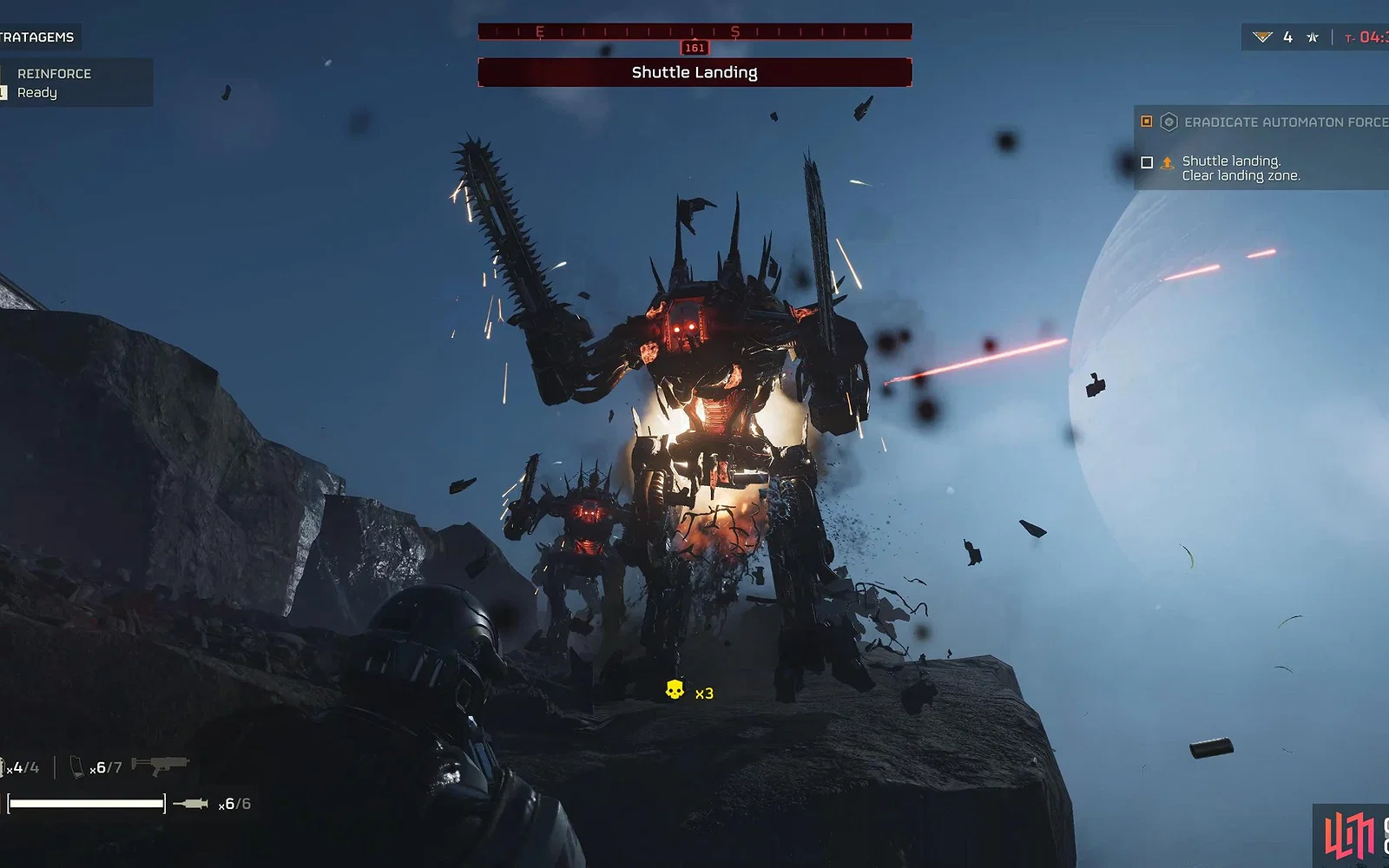Click the Ready label under REINFORCE
Viewport: 1389px width, 868px height.
(39, 93)
